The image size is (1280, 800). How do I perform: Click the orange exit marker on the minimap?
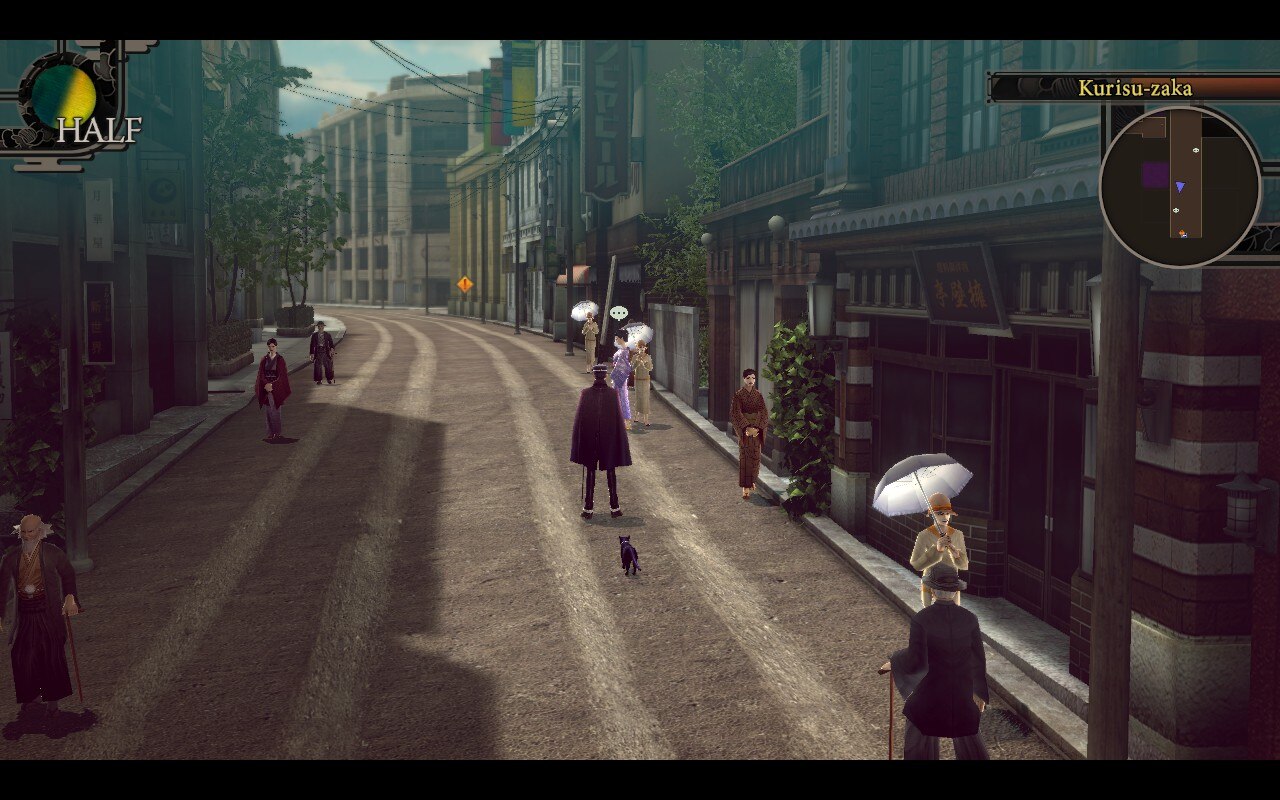click(1182, 232)
